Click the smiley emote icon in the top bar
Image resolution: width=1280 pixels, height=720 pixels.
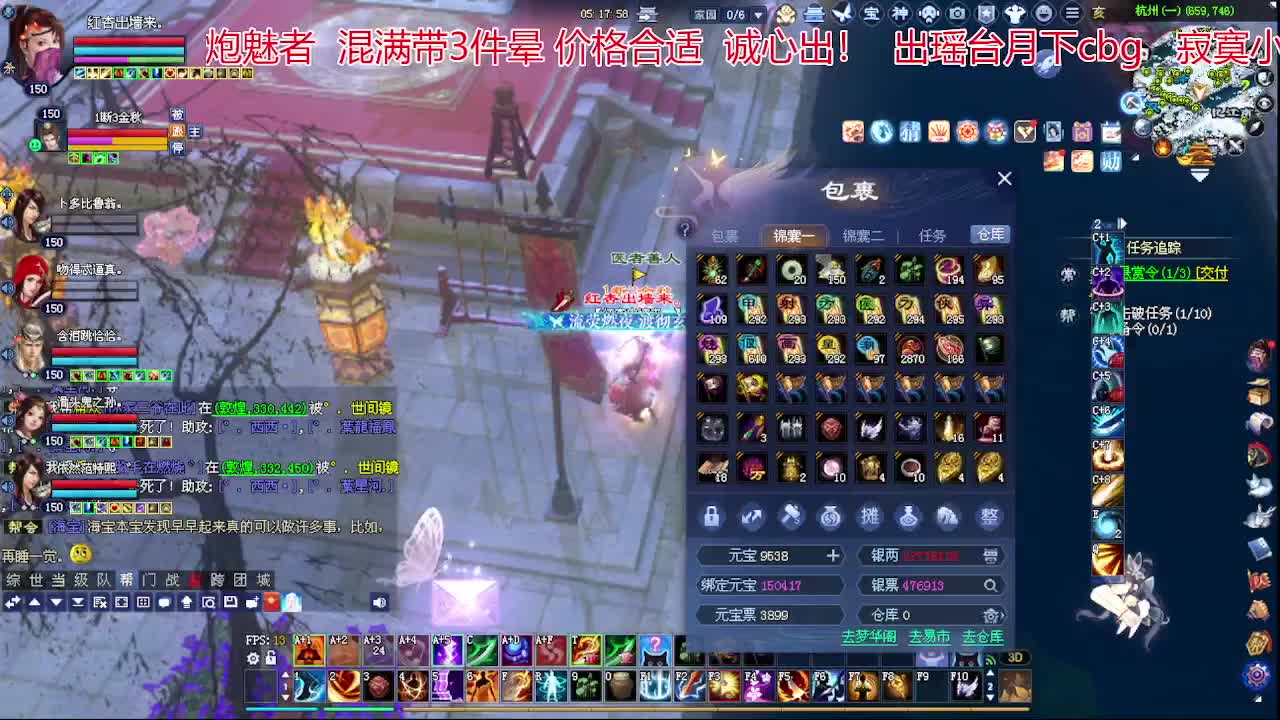coord(1043,14)
